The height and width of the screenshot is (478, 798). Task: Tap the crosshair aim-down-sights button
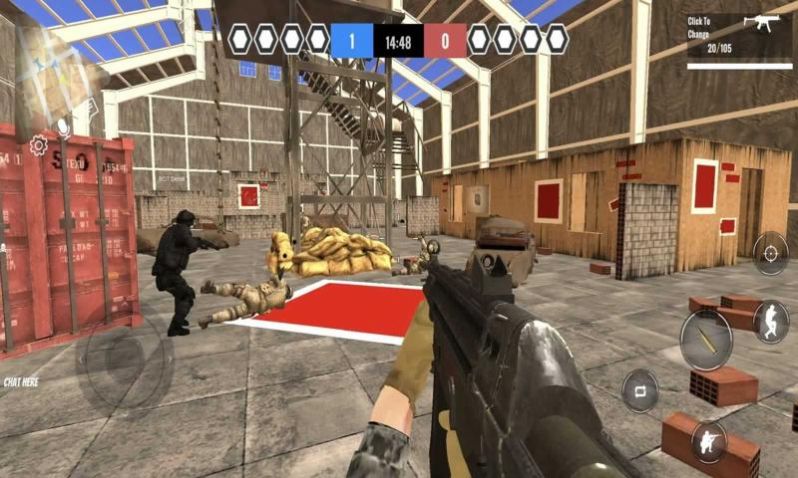click(x=770, y=253)
